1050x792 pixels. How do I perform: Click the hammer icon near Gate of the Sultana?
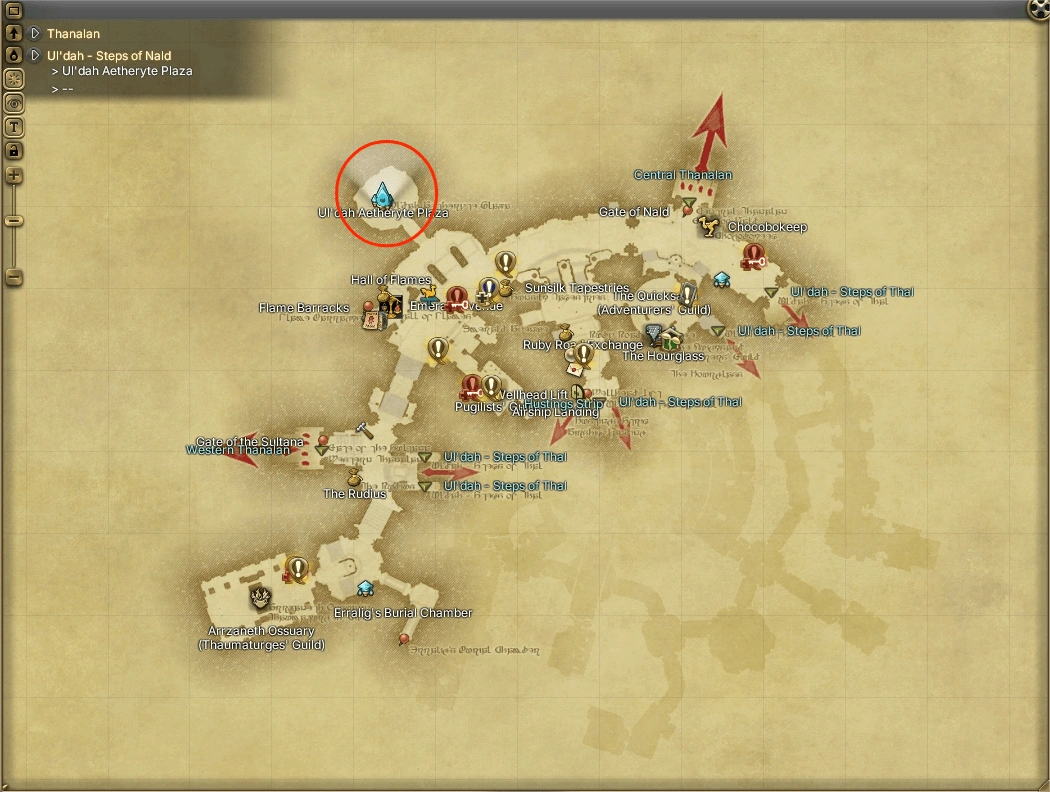click(x=364, y=430)
